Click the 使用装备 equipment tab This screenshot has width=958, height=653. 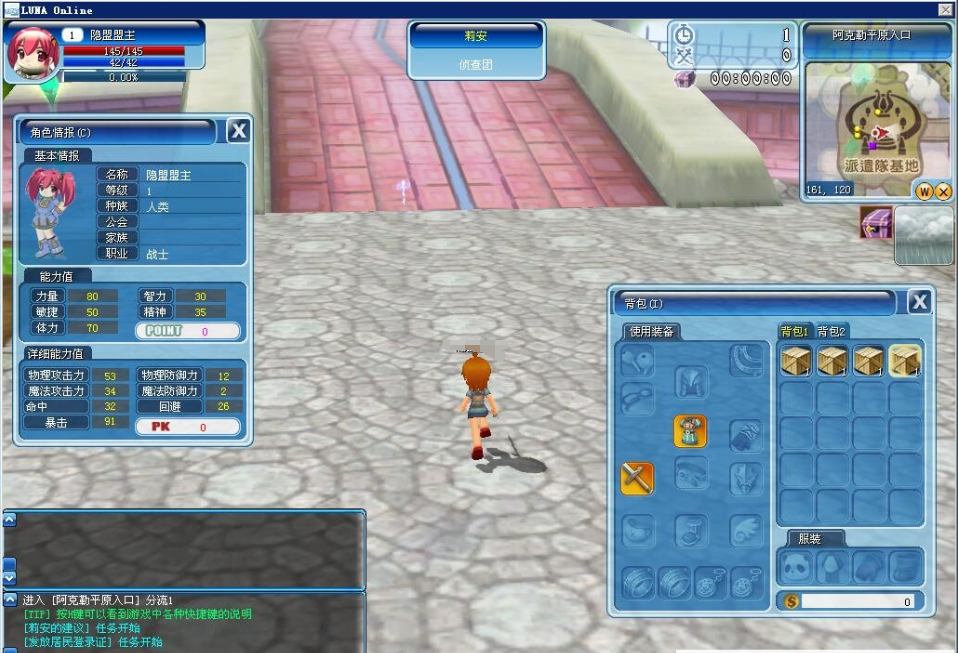click(x=650, y=331)
